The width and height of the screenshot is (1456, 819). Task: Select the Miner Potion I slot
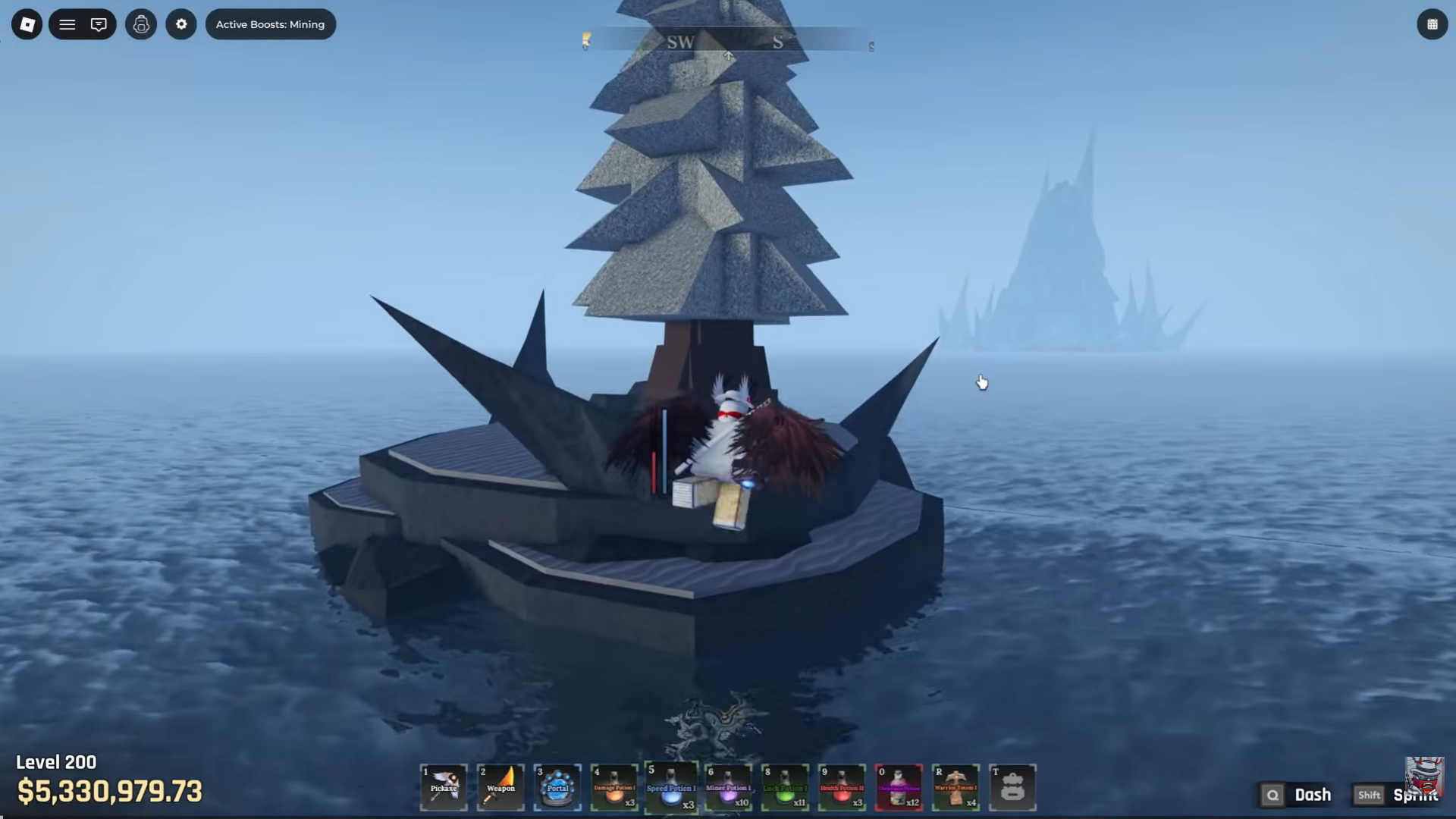(x=728, y=787)
